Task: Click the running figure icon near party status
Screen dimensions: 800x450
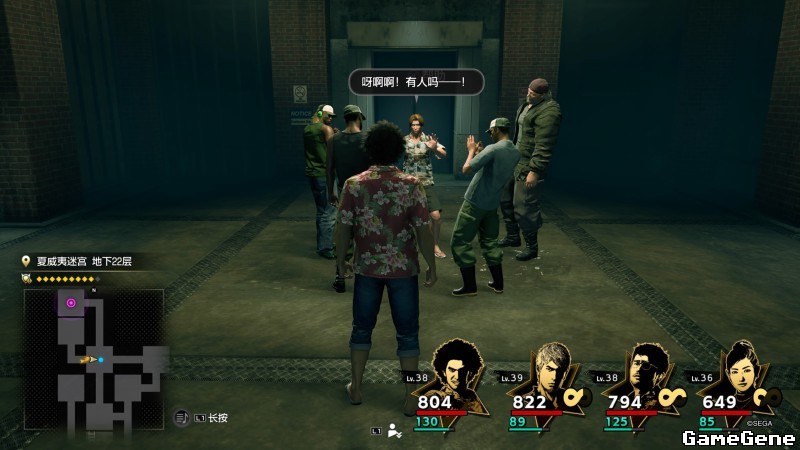Action: click(394, 431)
